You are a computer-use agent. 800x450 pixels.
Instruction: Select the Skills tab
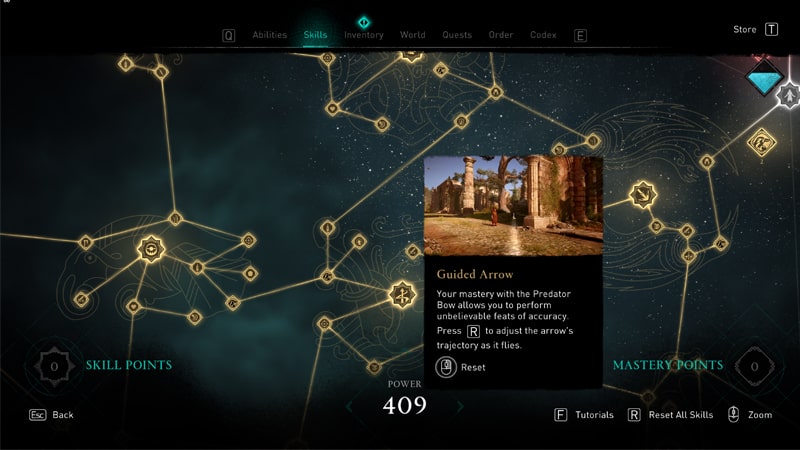[315, 35]
